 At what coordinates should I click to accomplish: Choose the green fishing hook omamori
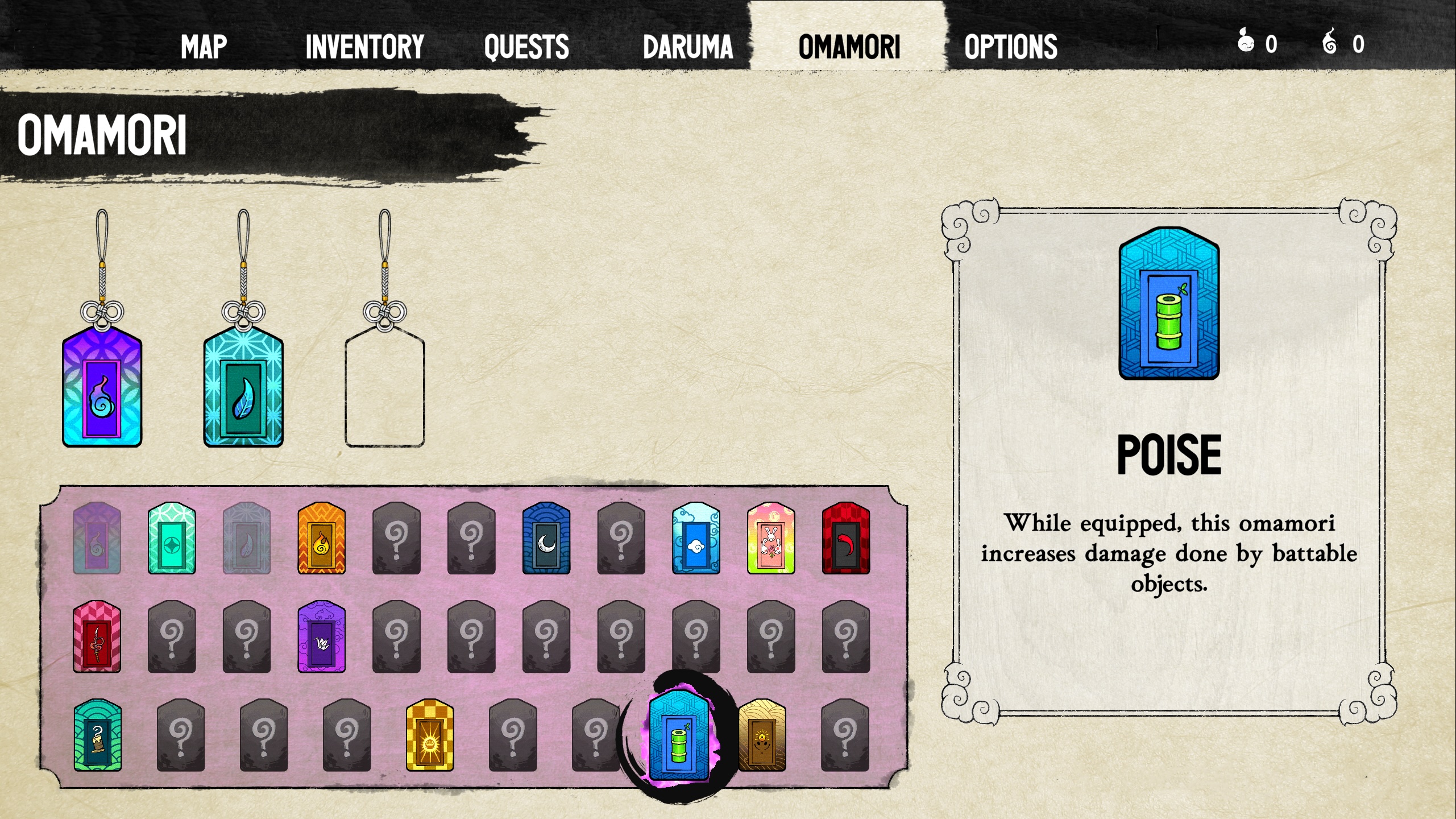click(x=97, y=735)
